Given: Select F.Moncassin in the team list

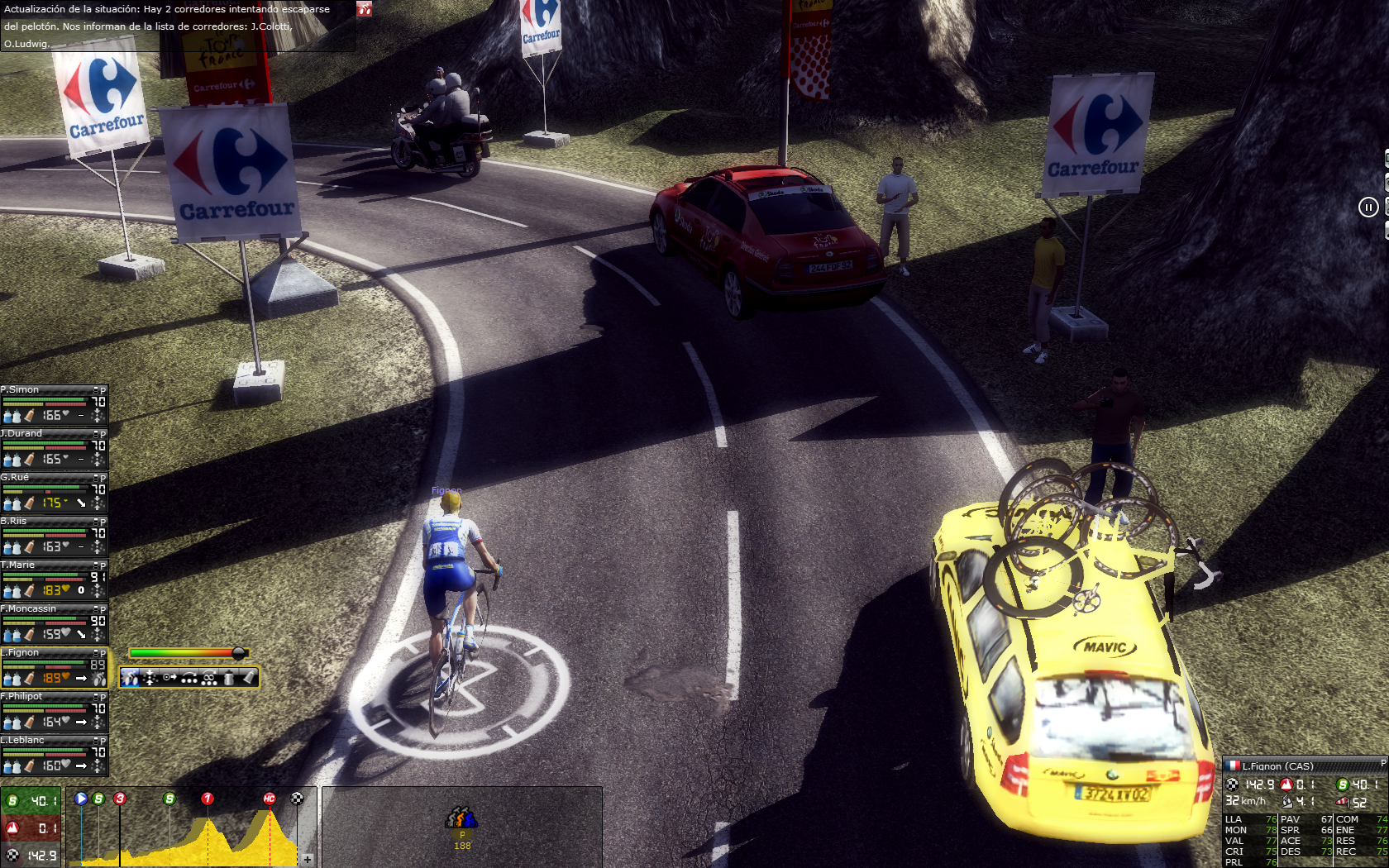Looking at the screenshot, I should click(50, 623).
